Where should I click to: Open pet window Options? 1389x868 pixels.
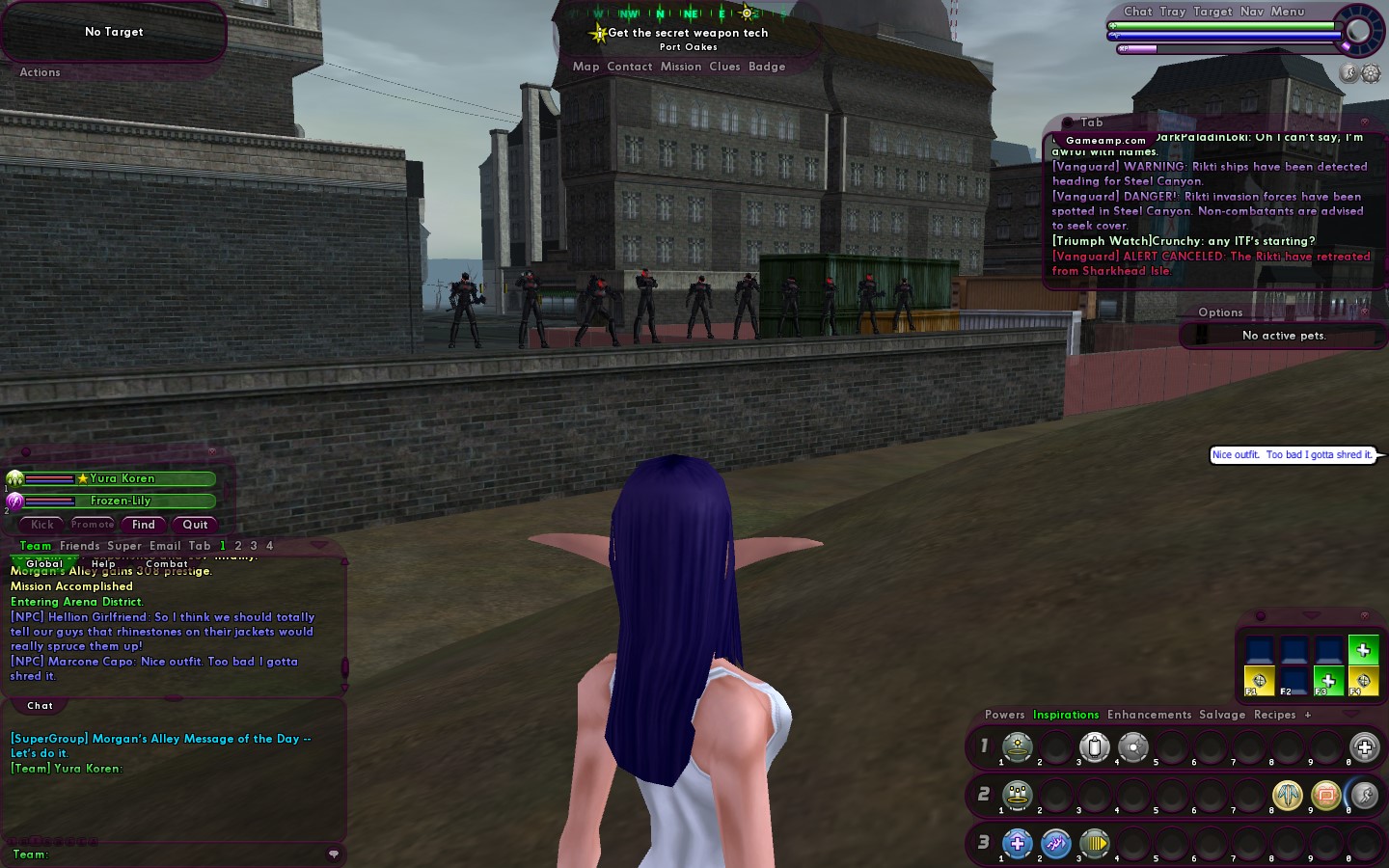click(x=1220, y=312)
